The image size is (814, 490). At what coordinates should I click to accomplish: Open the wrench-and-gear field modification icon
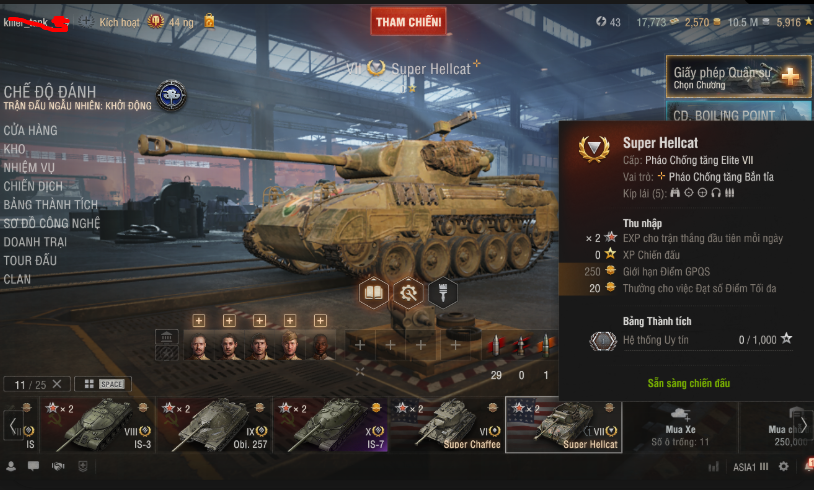408,293
